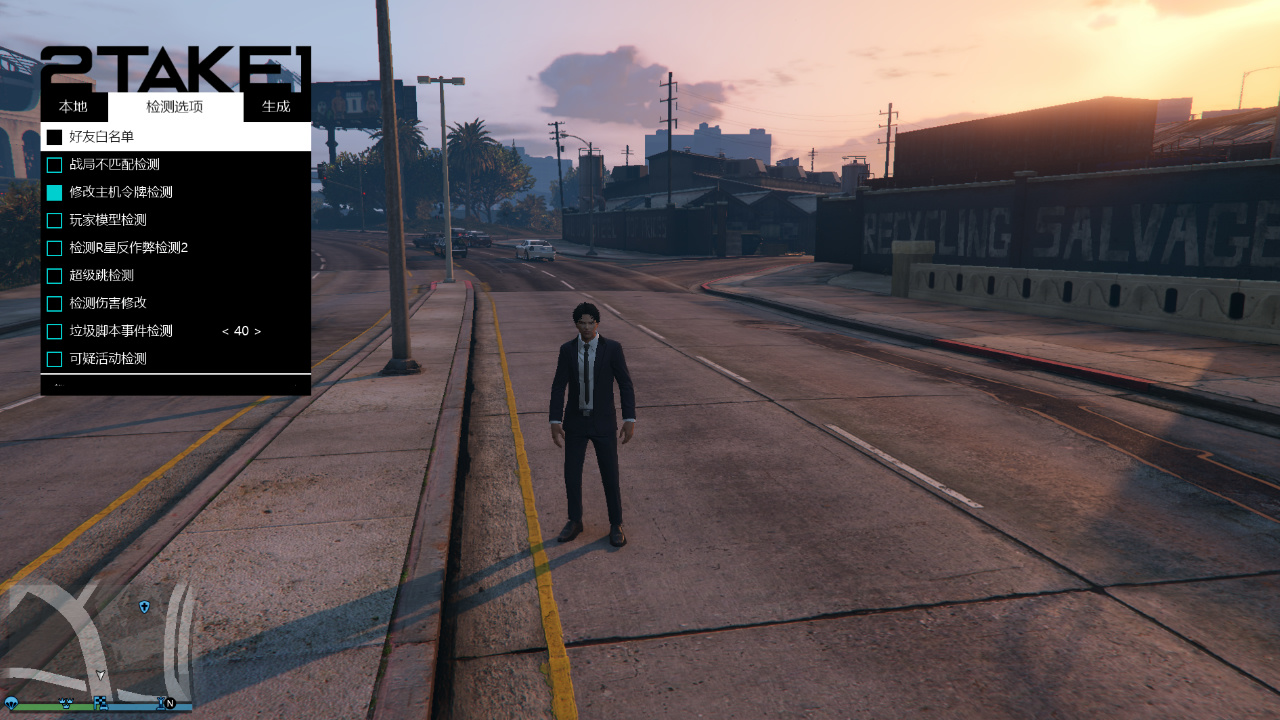The image size is (1280, 720).
Task: Select the three crowns minimap blip
Action: tap(66, 703)
